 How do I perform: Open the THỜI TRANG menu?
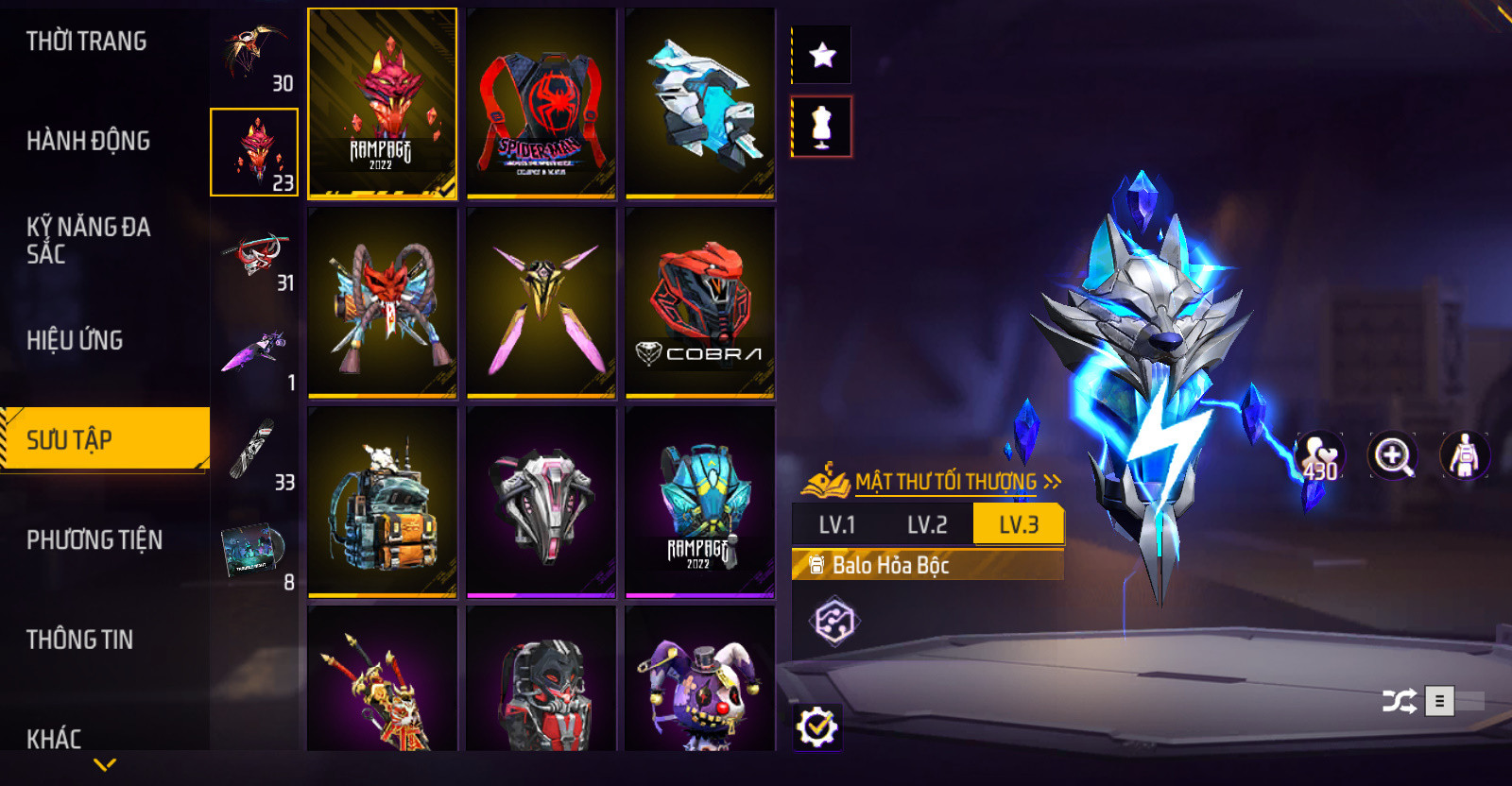coord(87,42)
